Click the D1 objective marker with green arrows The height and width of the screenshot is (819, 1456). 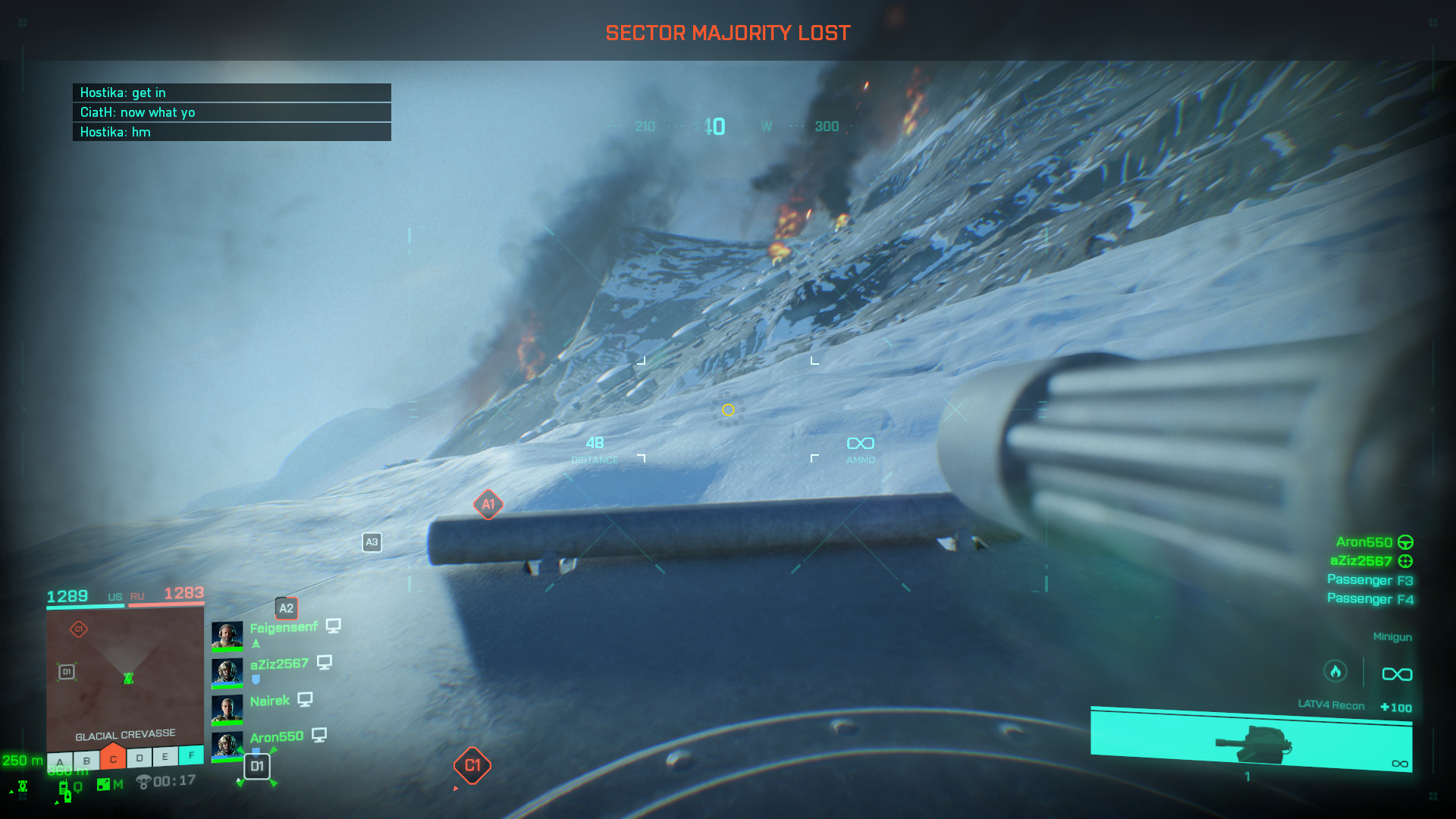click(257, 767)
